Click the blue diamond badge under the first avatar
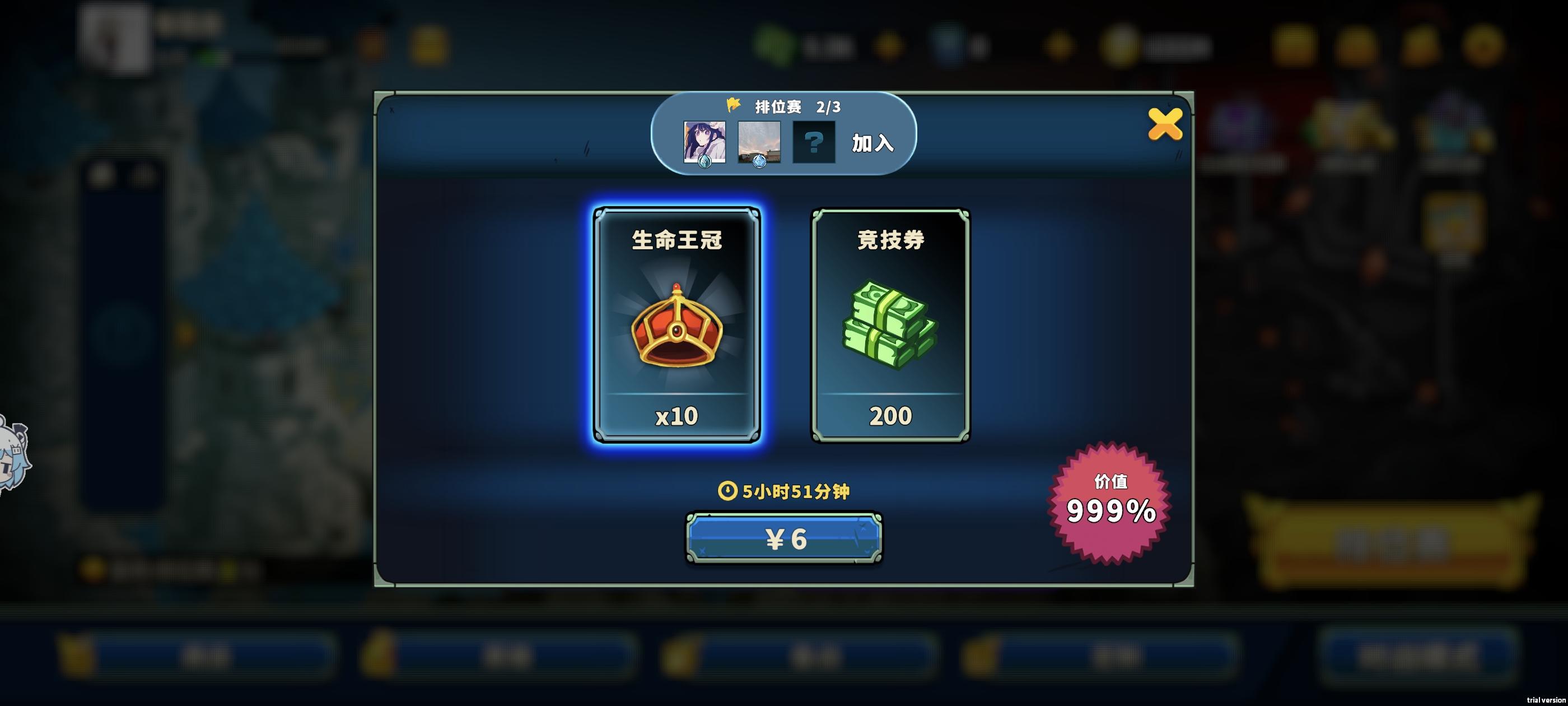 [704, 163]
